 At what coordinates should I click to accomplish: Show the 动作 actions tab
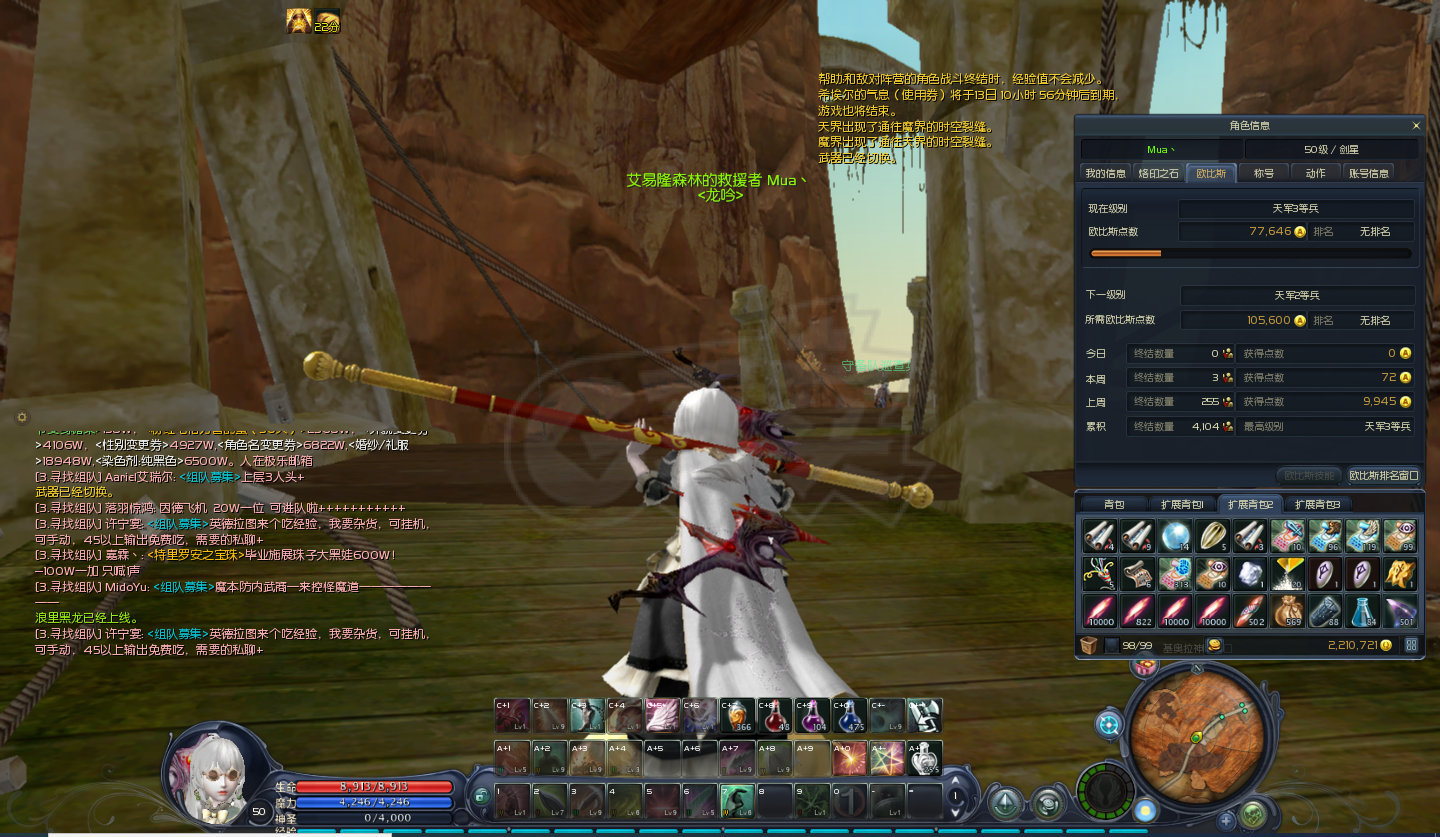click(1315, 173)
